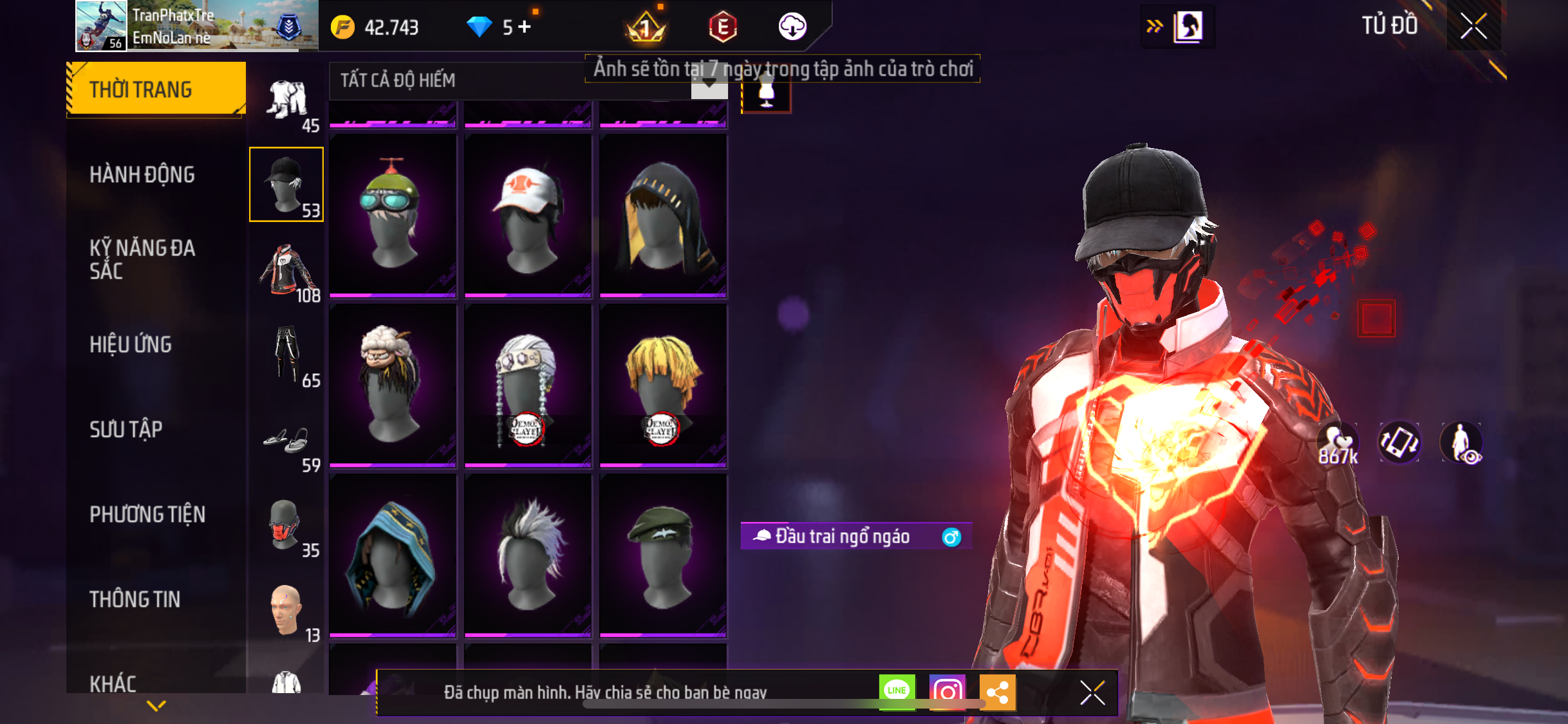Open the Thông Tin tab
The height and width of the screenshot is (724, 1568).
pyautogui.click(x=135, y=599)
